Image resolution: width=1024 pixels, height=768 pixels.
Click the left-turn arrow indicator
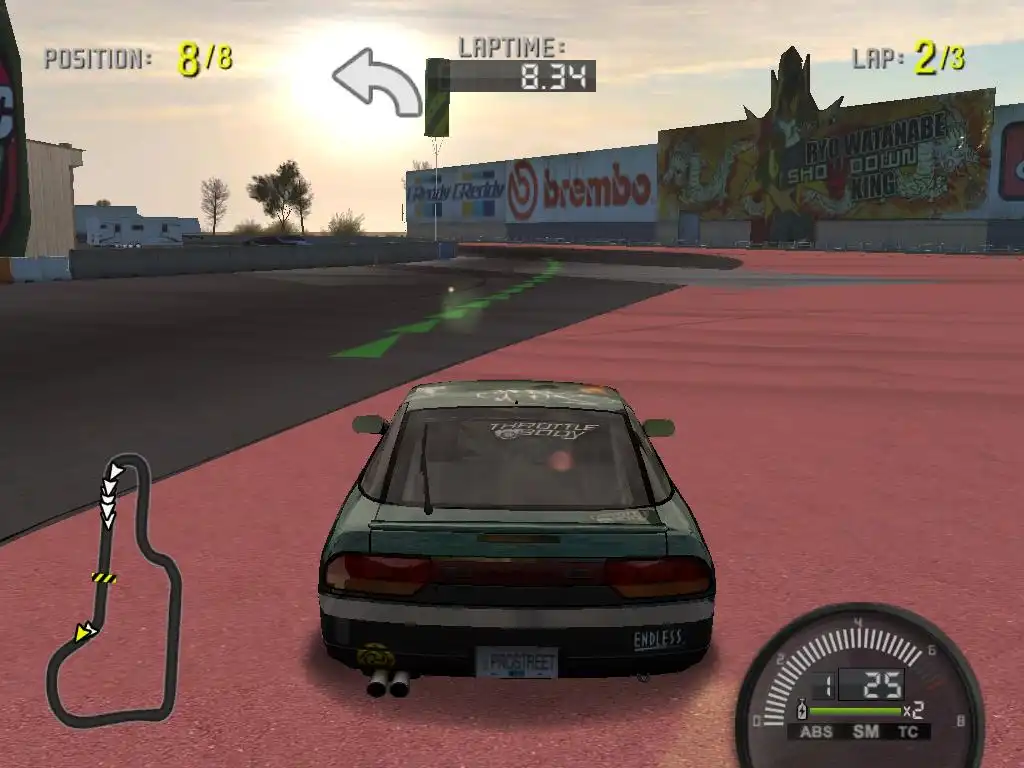(376, 80)
